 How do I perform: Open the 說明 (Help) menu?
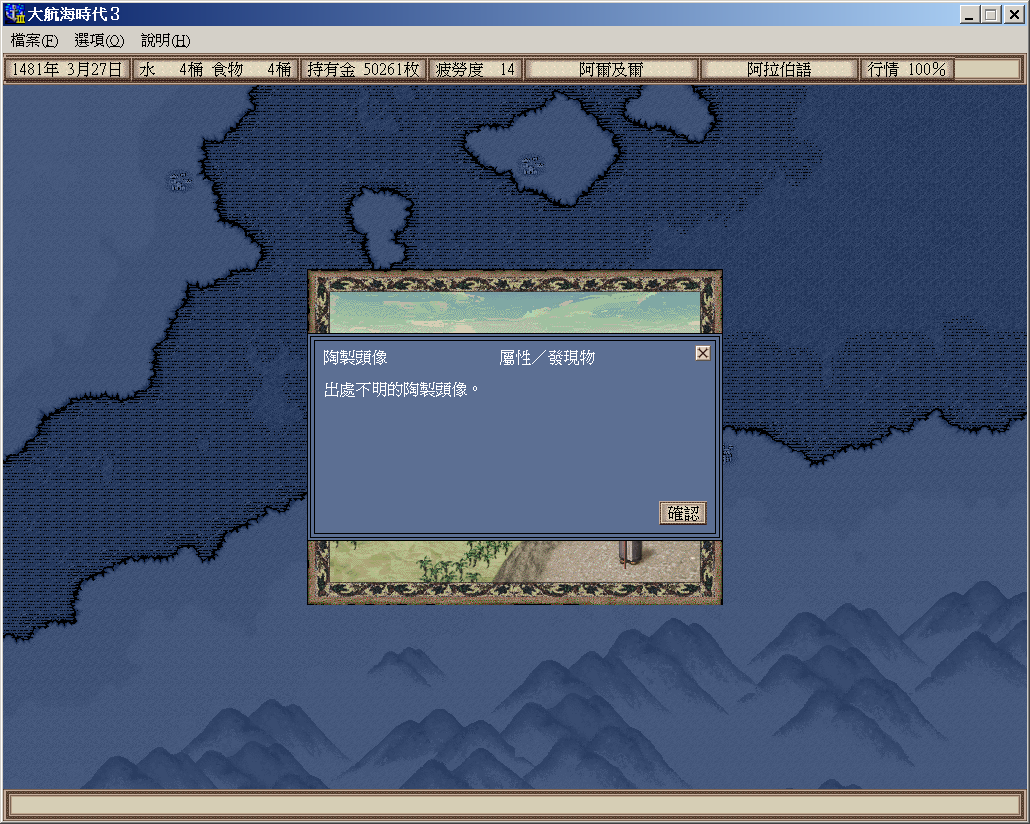click(x=165, y=41)
